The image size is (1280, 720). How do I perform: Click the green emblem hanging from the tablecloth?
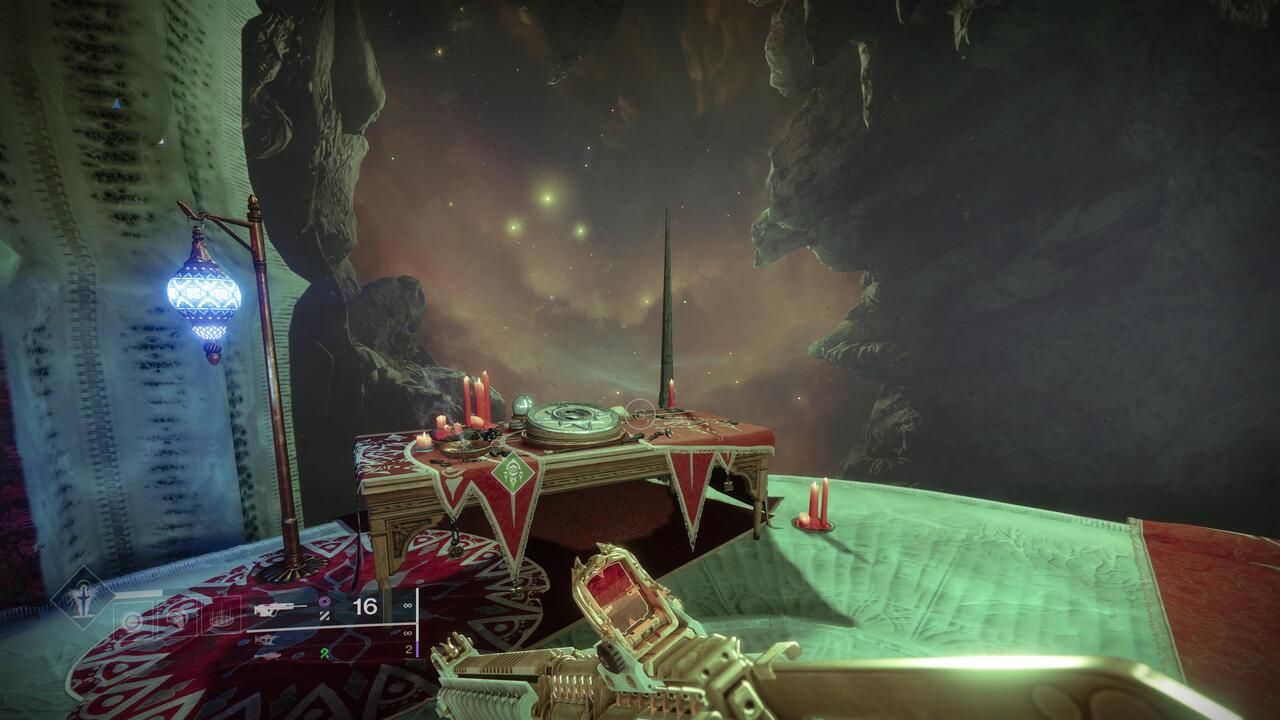click(513, 474)
